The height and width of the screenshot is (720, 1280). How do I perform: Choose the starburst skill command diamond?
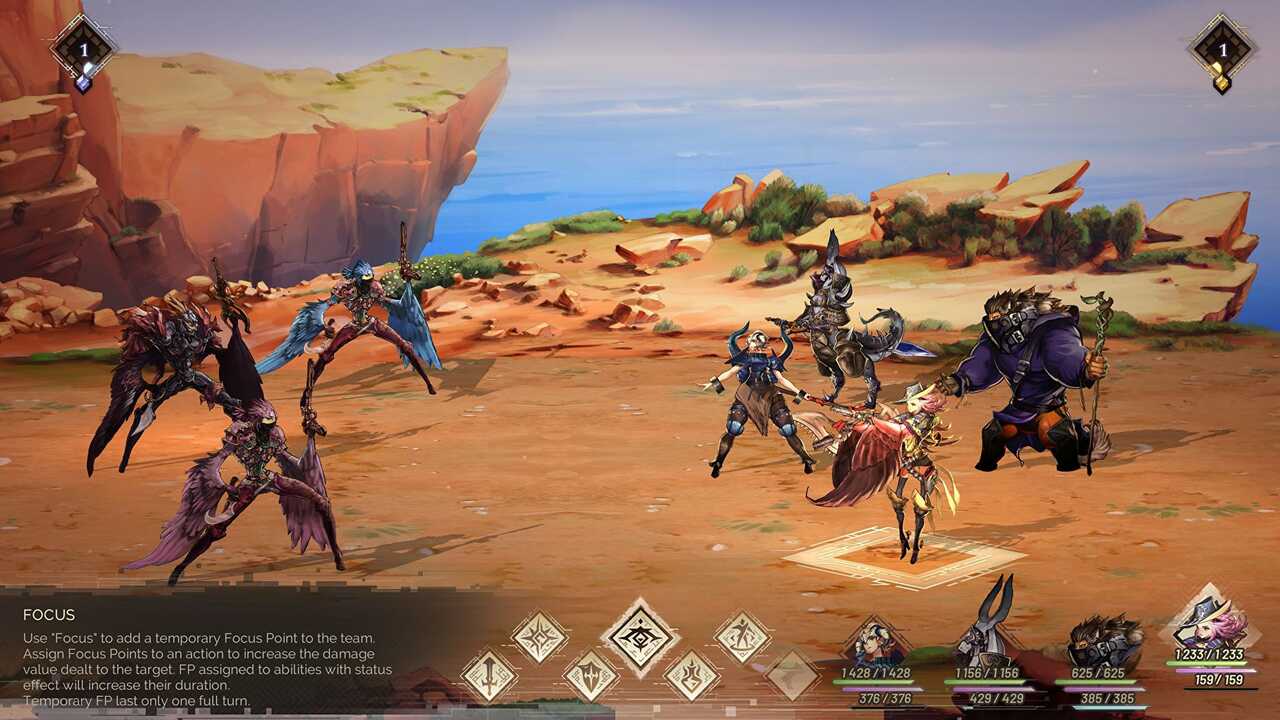[540, 637]
